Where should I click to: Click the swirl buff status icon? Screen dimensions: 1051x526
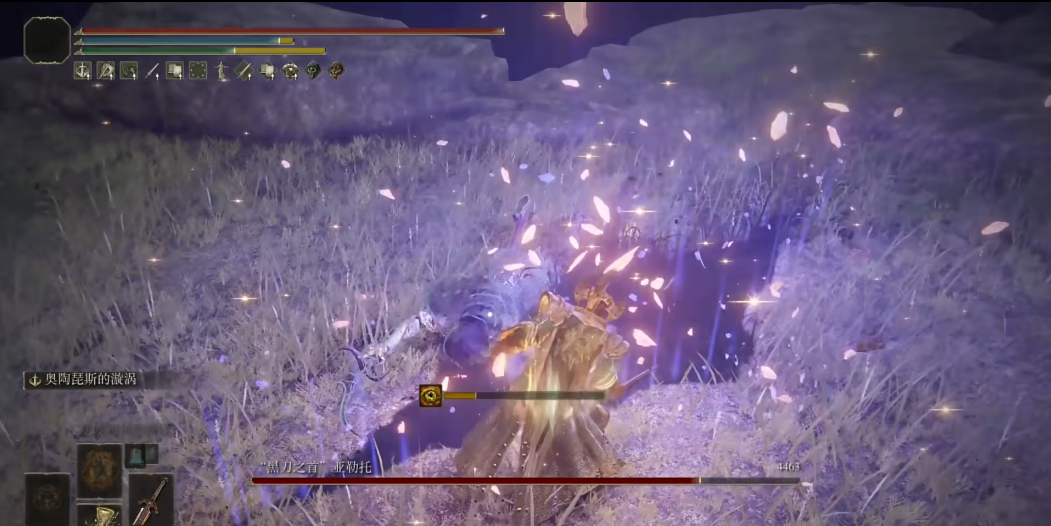pos(129,70)
